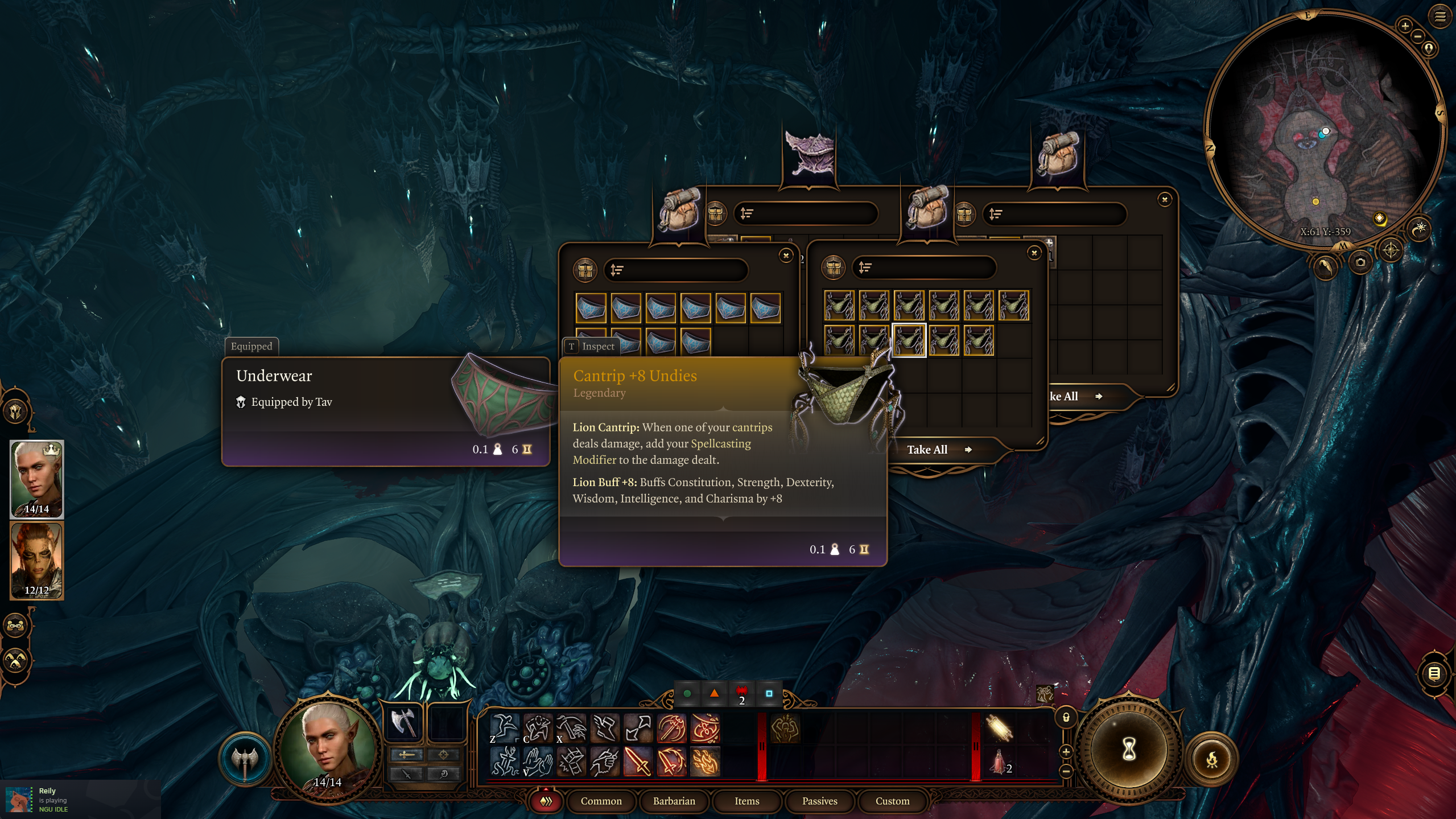Toggle the hotbar lock icon
The image size is (1456, 819).
[1066, 718]
